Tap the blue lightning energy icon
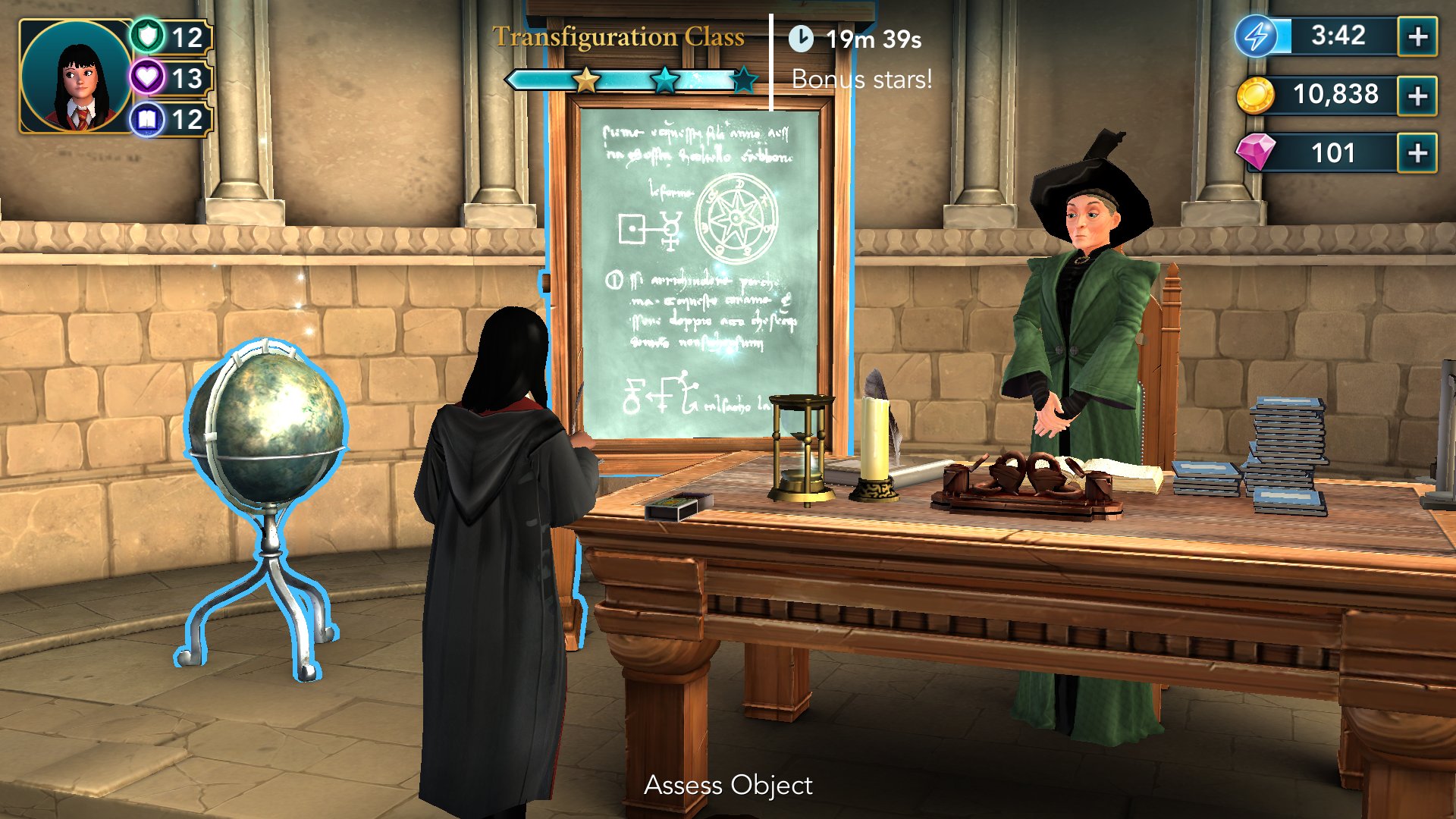1456x819 pixels. click(x=1257, y=36)
